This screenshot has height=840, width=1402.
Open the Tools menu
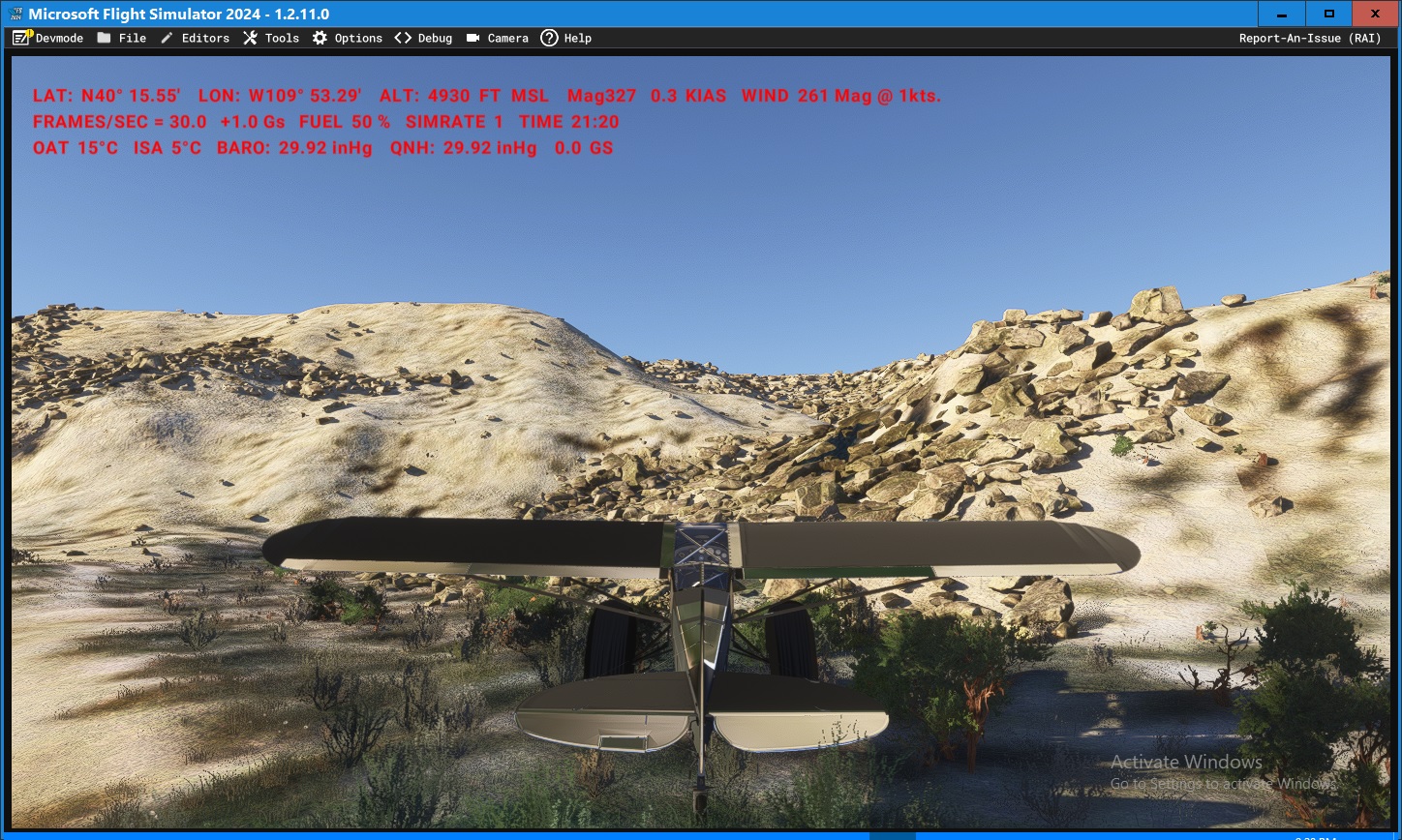[x=283, y=38]
